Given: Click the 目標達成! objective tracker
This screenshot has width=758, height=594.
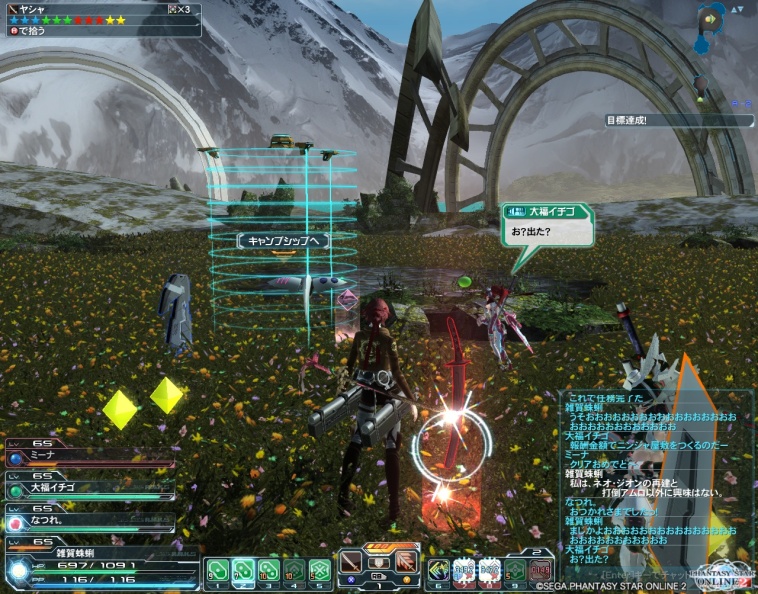Looking at the screenshot, I should pyautogui.click(x=678, y=121).
